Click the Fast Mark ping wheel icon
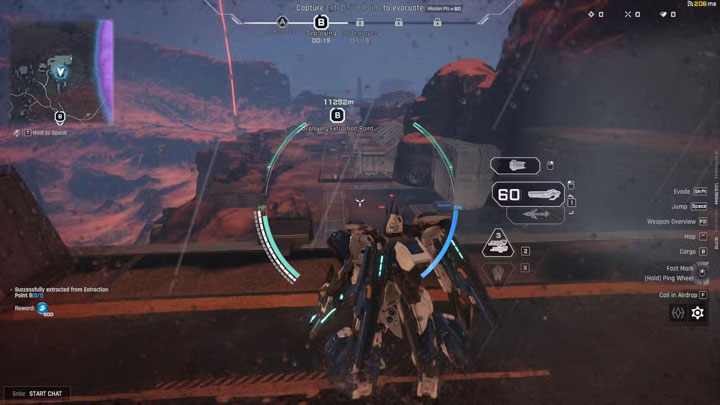720x405 pixels. click(702, 270)
